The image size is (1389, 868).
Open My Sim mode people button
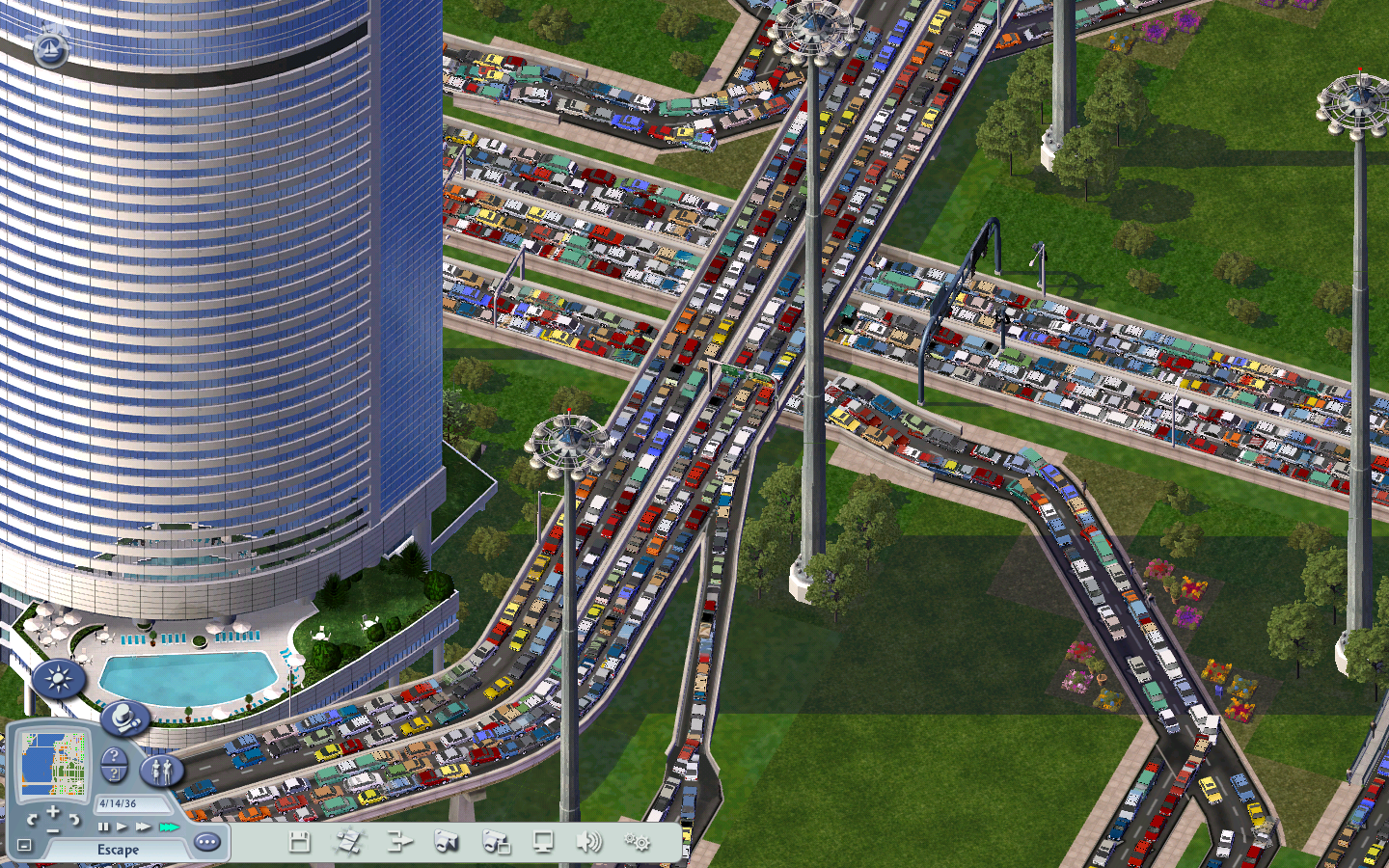click(x=161, y=770)
